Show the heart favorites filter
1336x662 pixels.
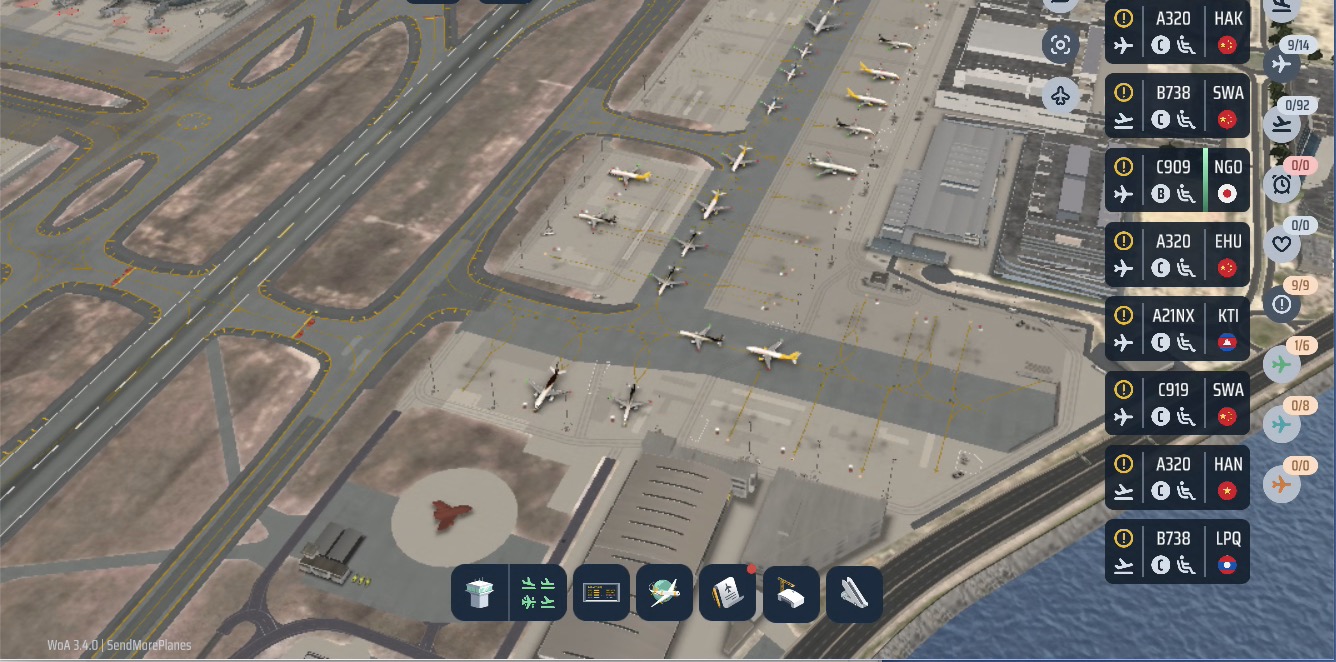click(1281, 244)
